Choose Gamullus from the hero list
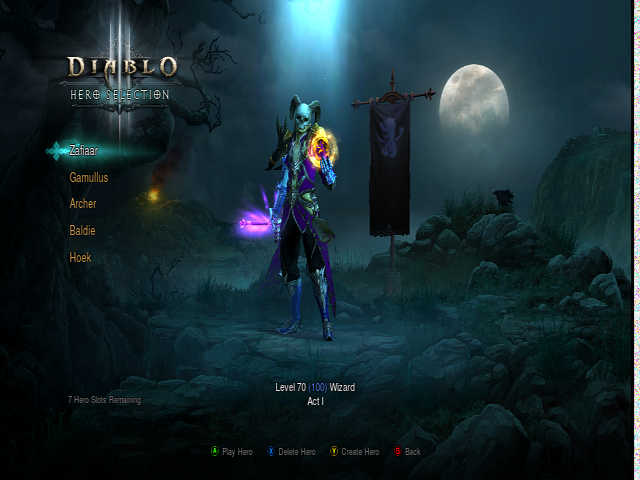This screenshot has height=480, width=640. pyautogui.click(x=89, y=178)
